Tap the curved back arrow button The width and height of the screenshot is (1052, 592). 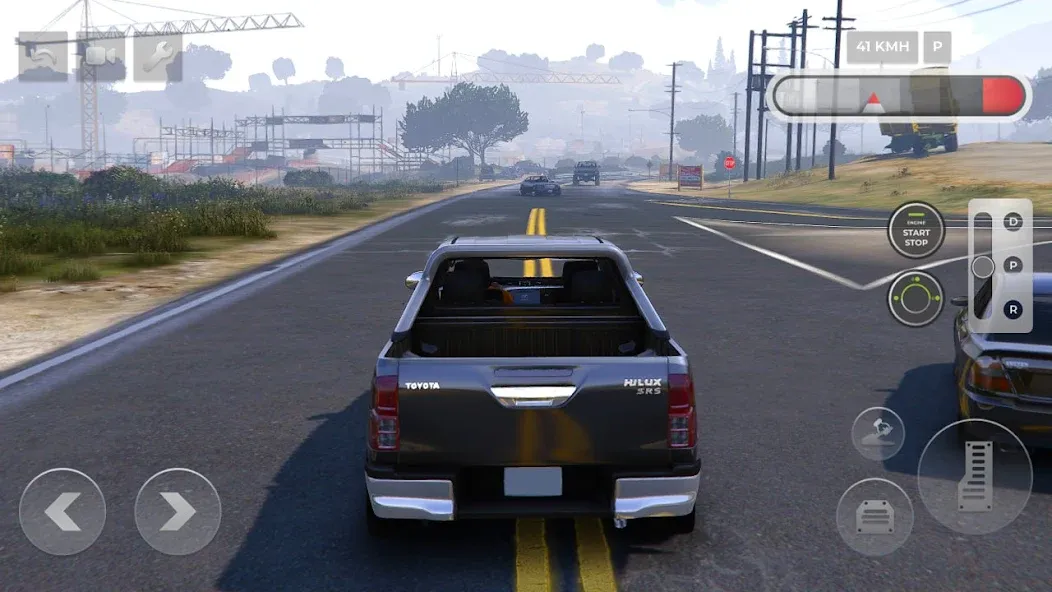(42, 57)
